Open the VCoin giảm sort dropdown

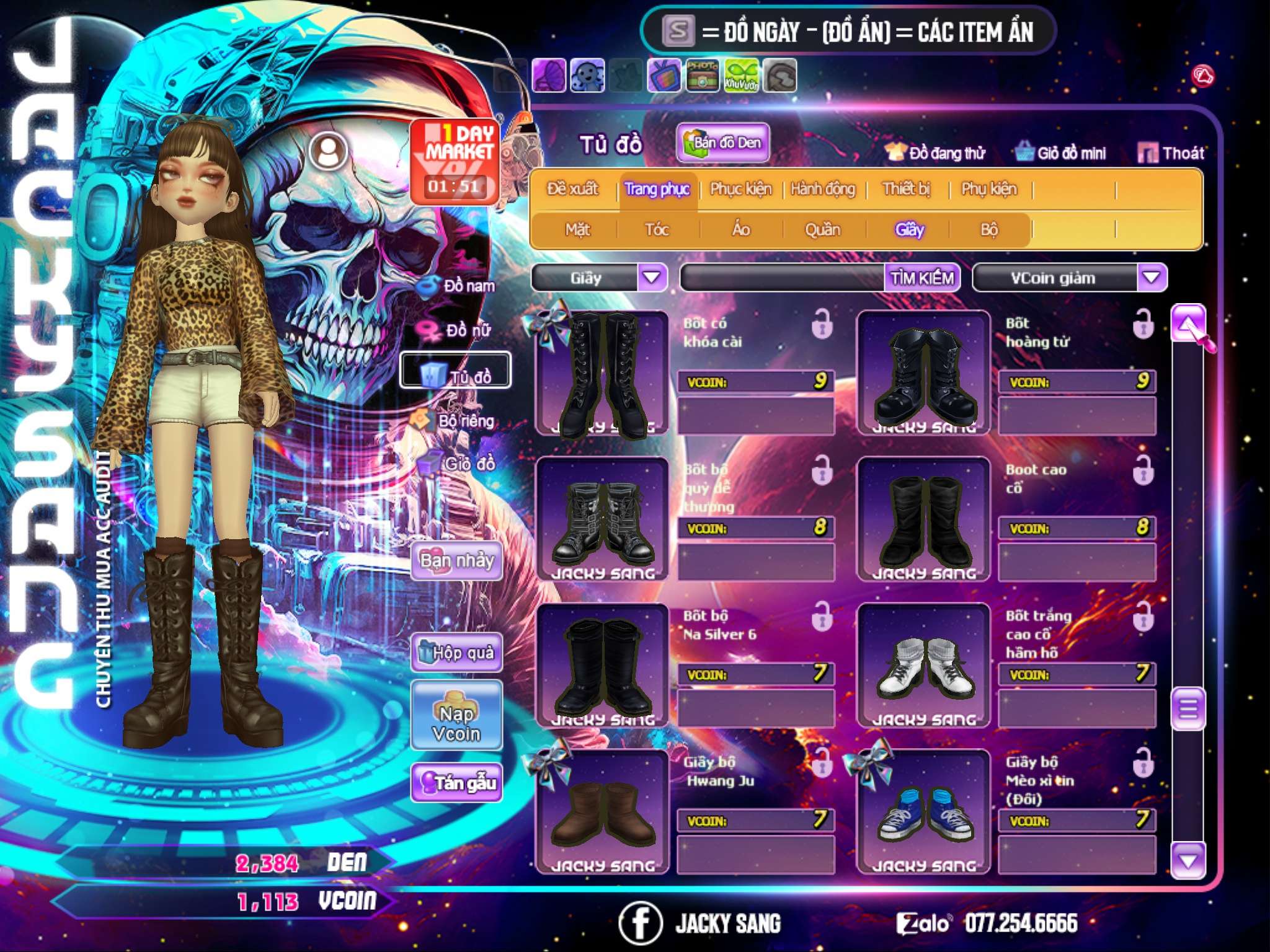1152,278
